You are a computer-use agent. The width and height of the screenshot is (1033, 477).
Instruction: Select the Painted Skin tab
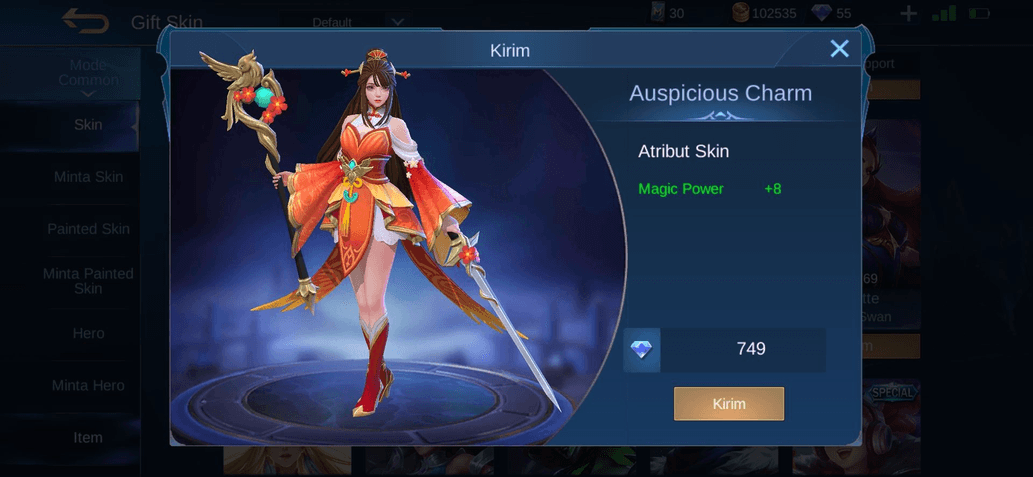[88, 229]
